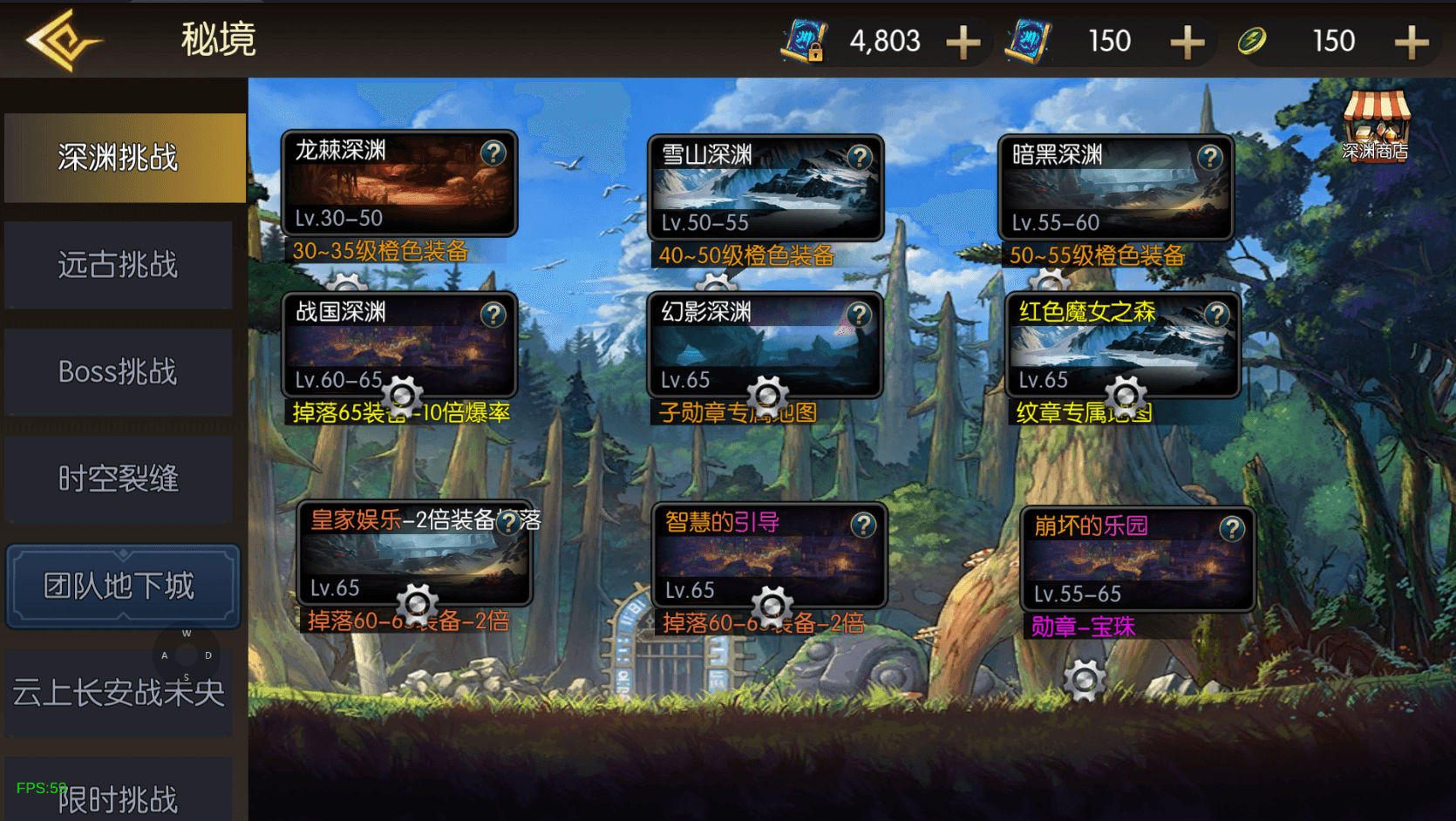Switch to the 远古挑战 tab
The height and width of the screenshot is (821, 1456).
pos(119,265)
